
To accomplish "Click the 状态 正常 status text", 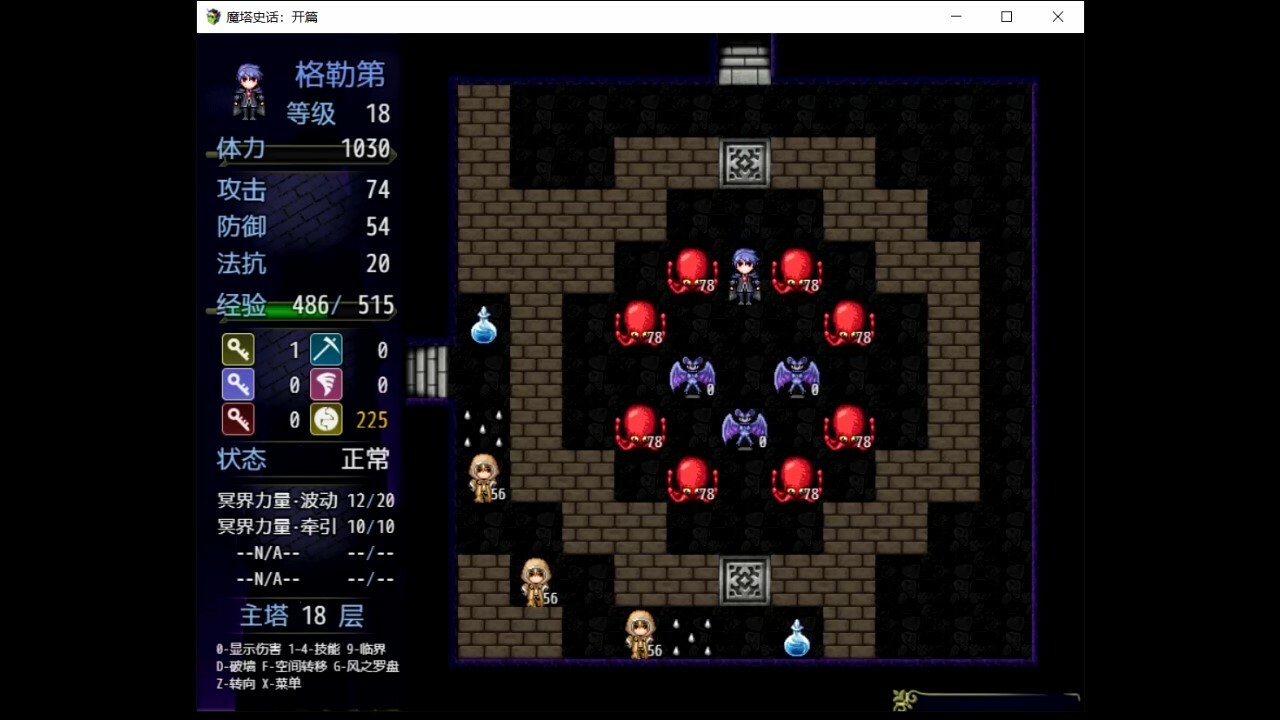I will [x=300, y=460].
